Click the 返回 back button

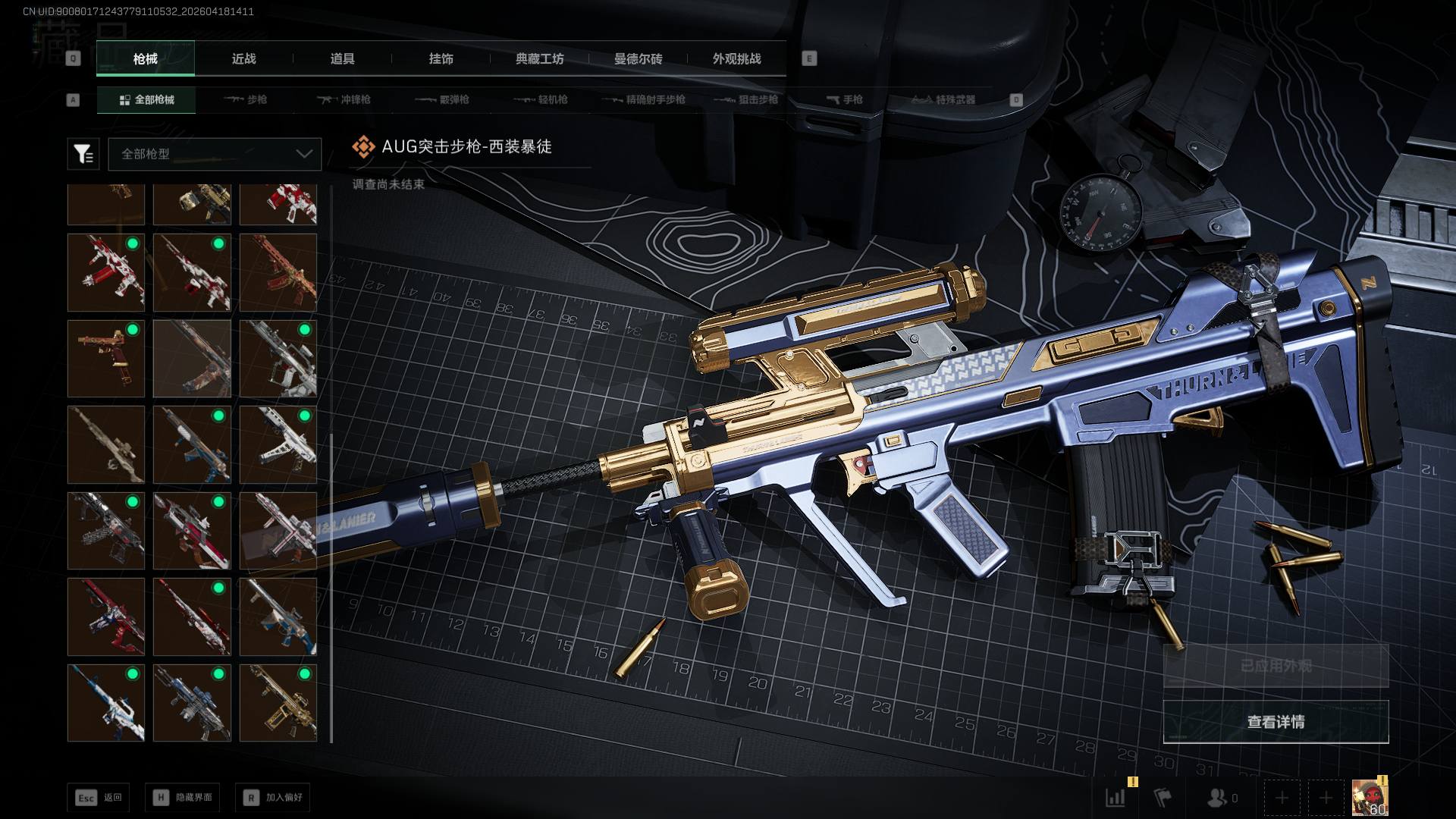tap(98, 798)
